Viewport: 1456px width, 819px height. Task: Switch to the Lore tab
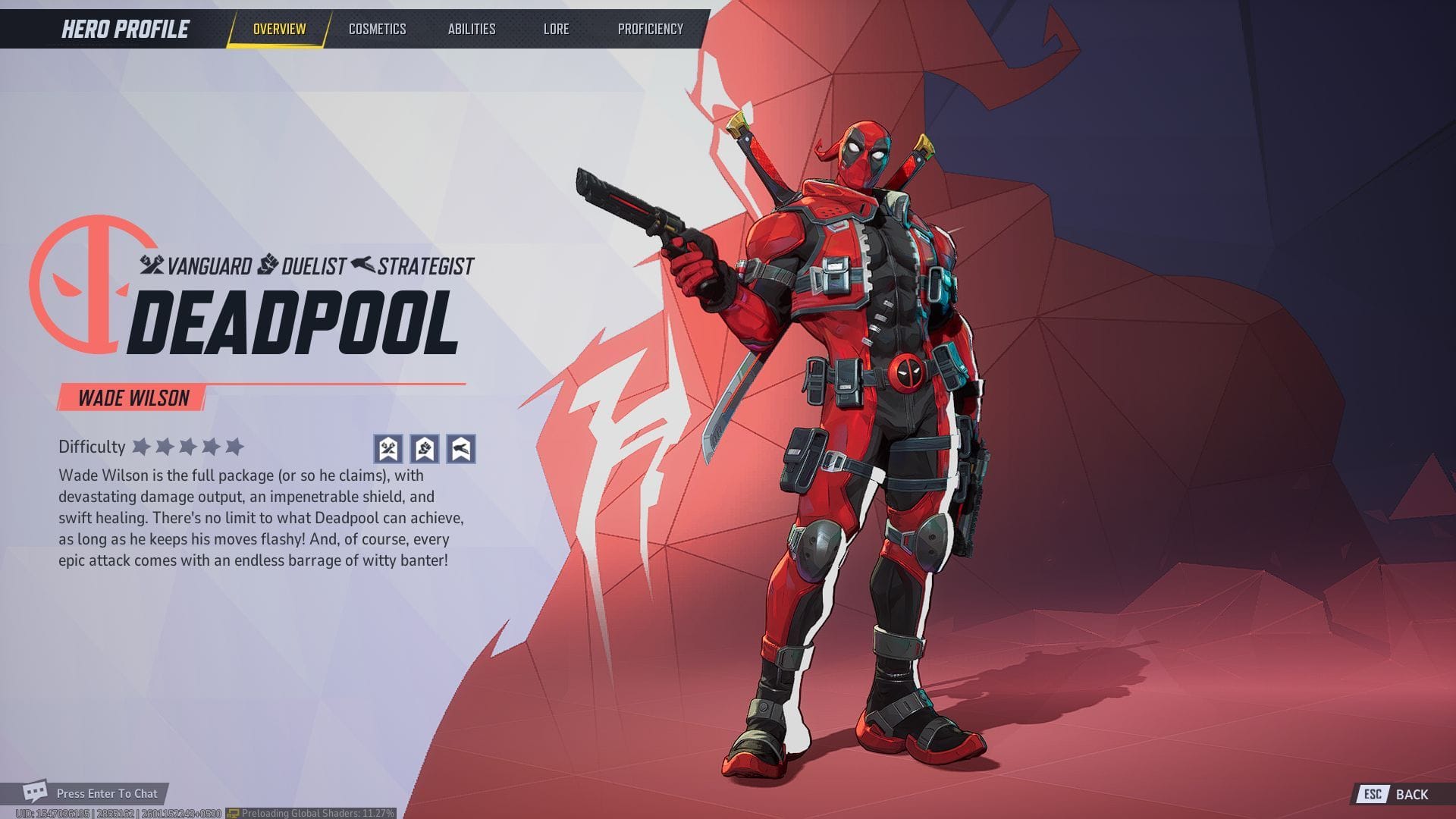point(557,29)
